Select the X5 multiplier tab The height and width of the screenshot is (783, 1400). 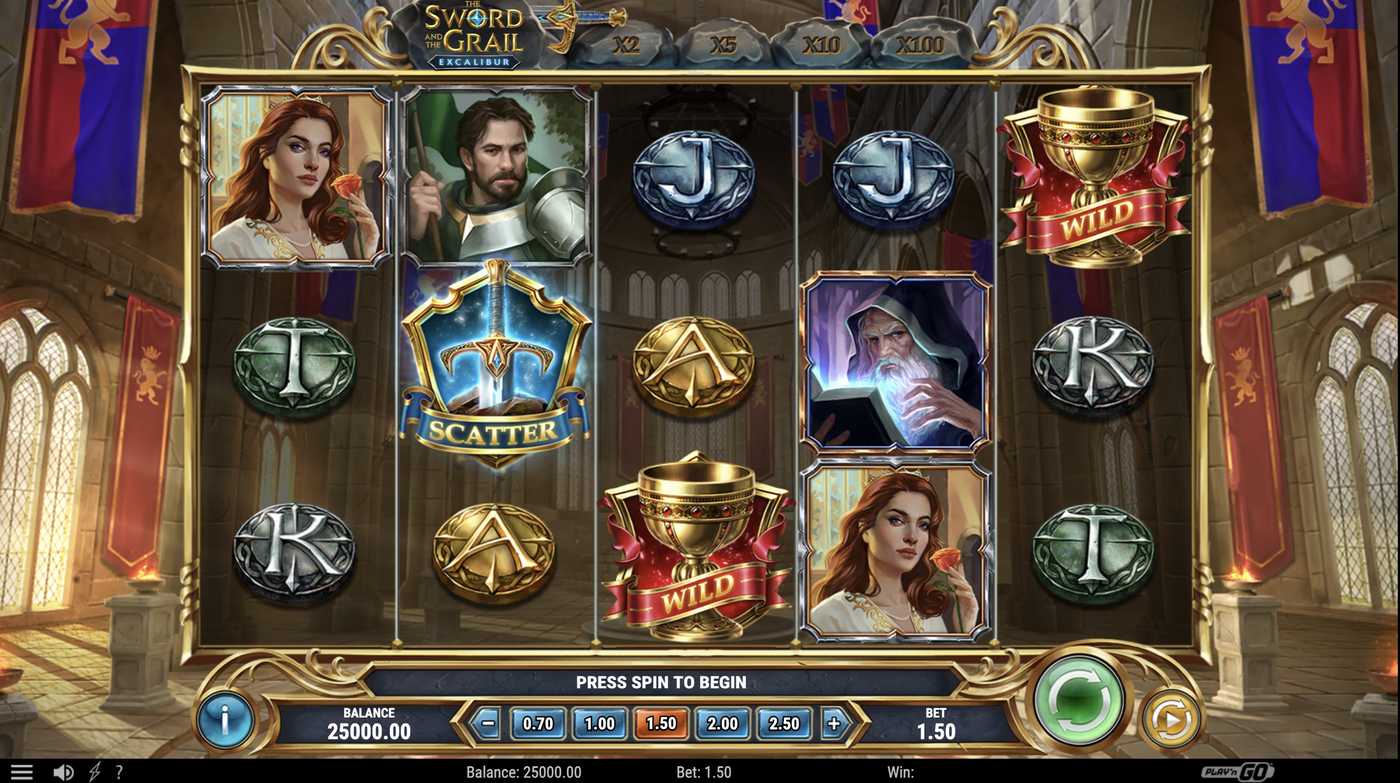[x=722, y=46]
